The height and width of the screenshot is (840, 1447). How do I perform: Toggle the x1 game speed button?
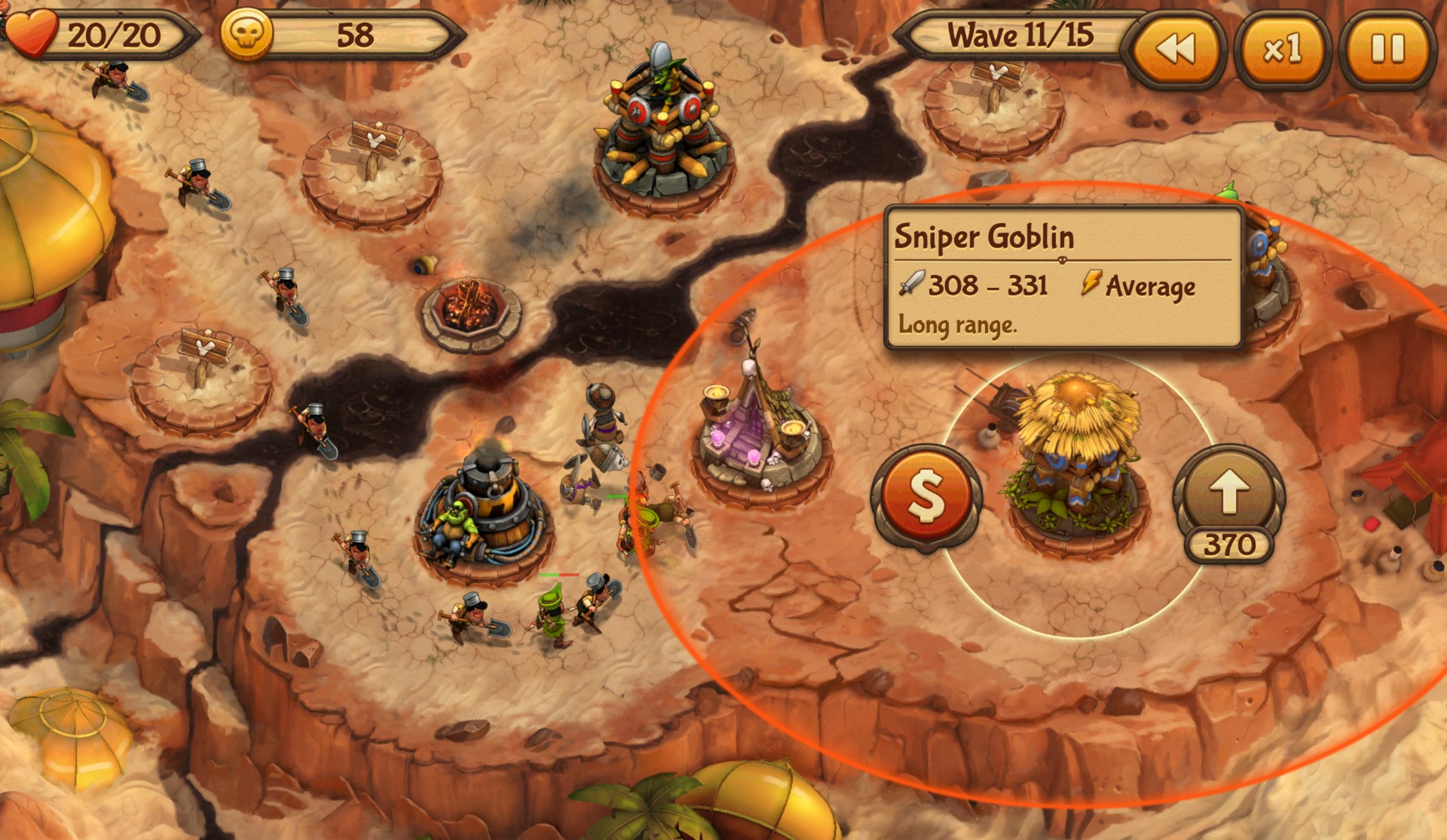[x=1282, y=50]
